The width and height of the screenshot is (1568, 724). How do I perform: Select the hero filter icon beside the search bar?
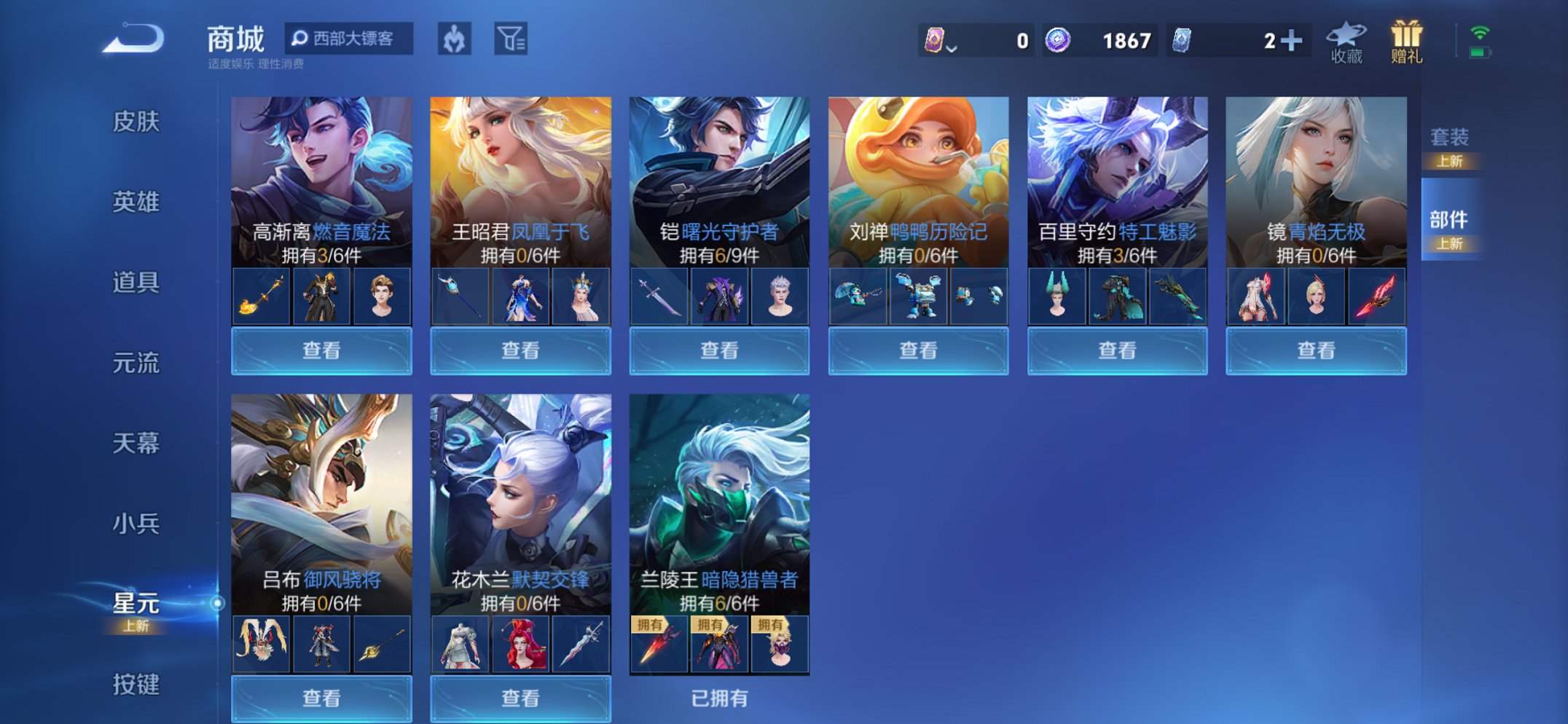click(x=455, y=38)
